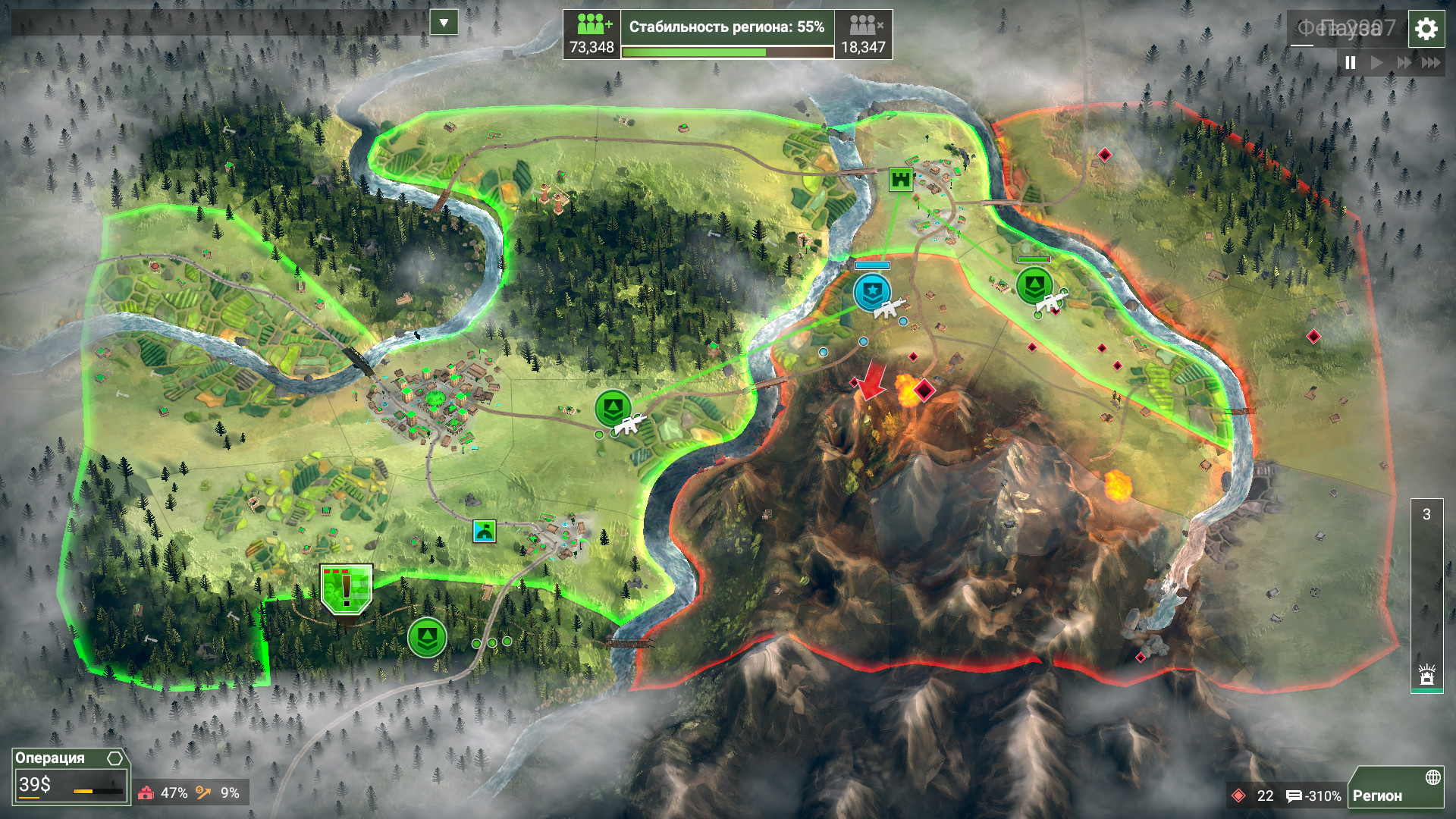Click the green headquarters fortress marker
The height and width of the screenshot is (819, 1456).
point(900,180)
